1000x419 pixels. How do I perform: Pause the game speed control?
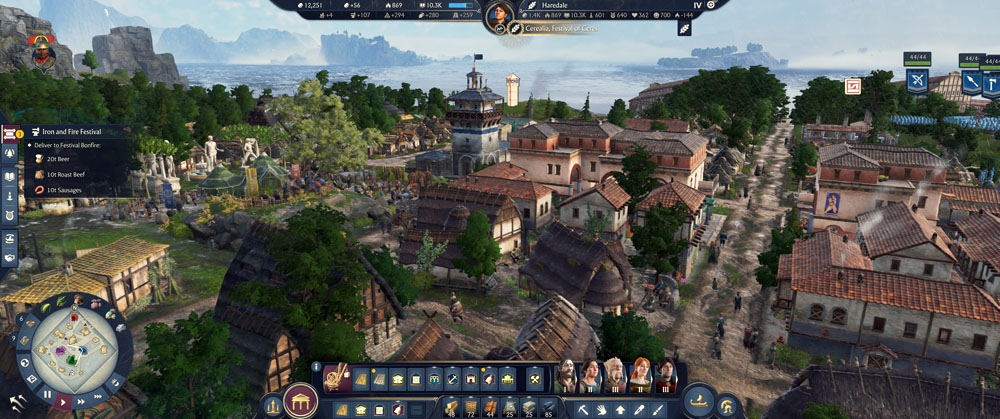tap(47, 395)
